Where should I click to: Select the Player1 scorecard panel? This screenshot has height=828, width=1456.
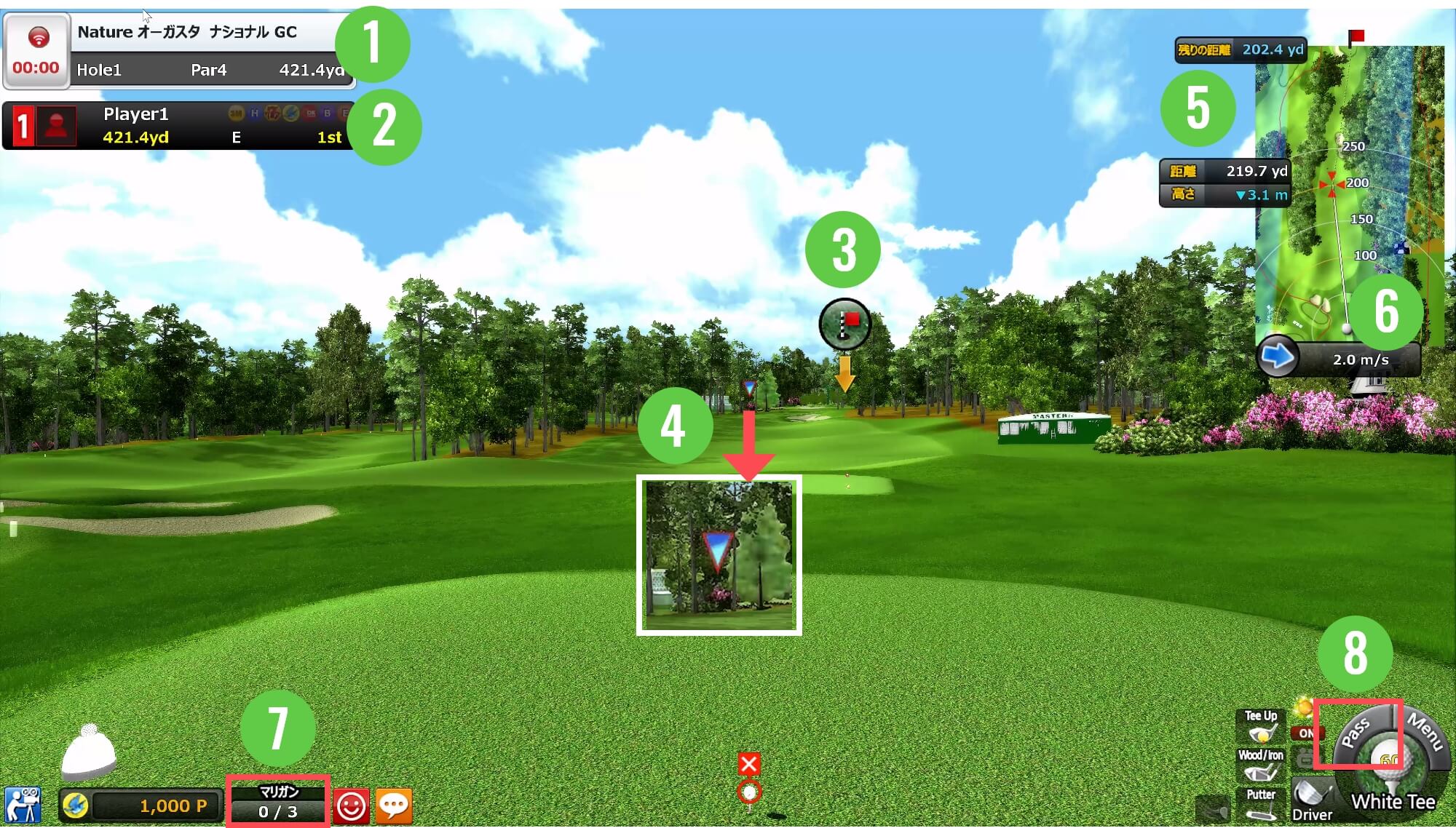click(179, 126)
